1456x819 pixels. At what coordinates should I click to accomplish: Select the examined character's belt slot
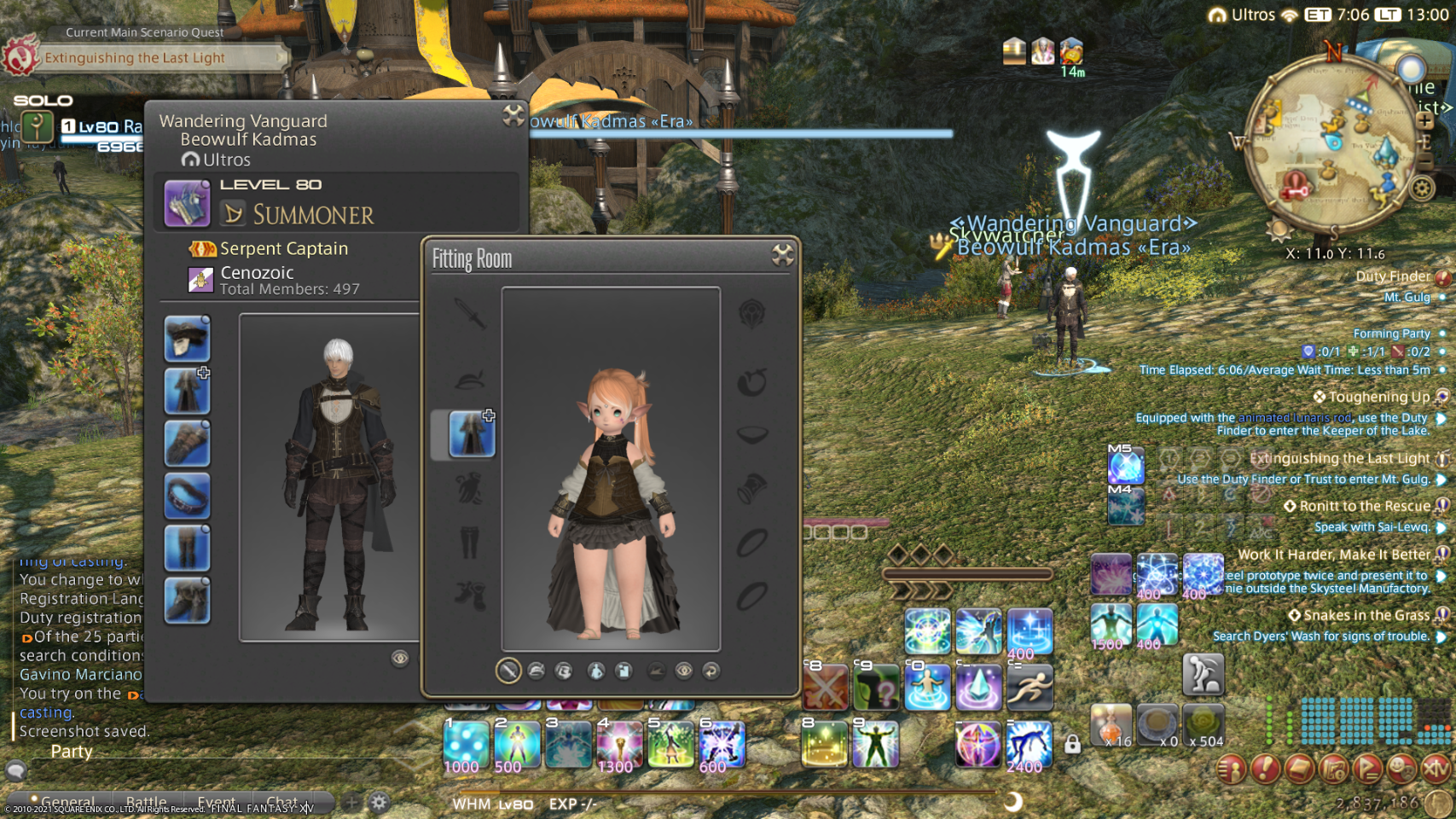187,496
